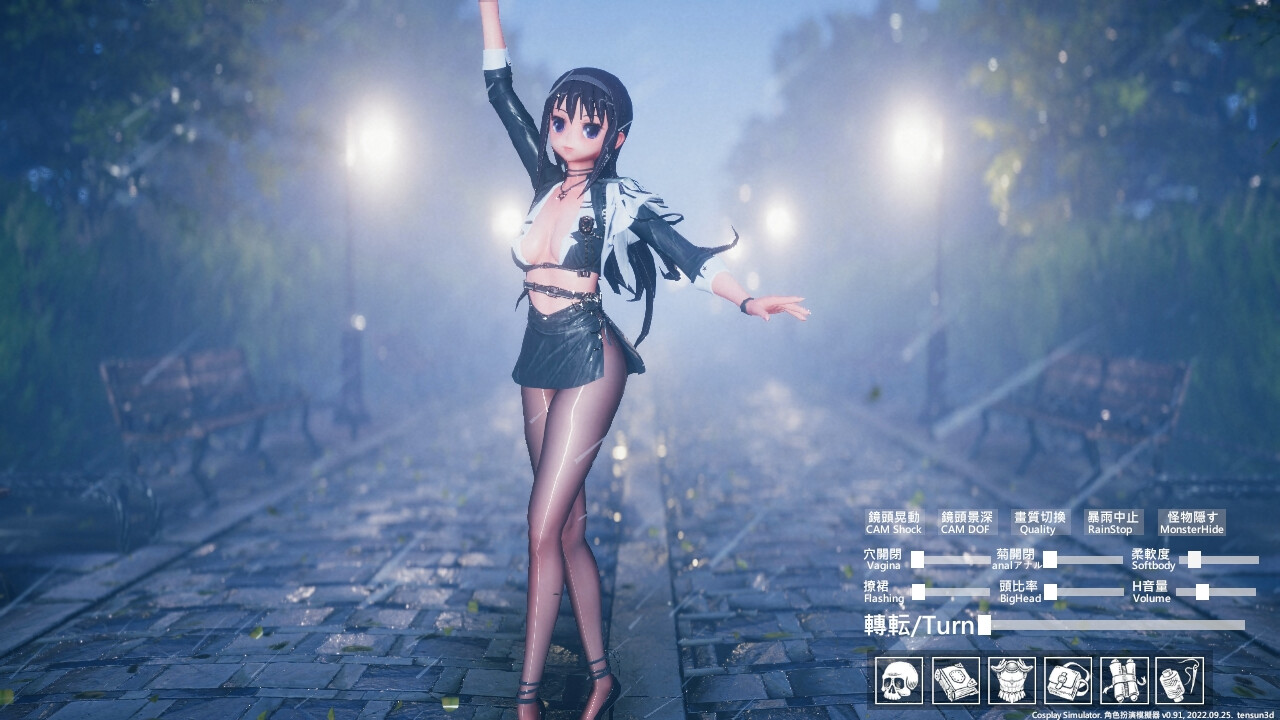
Task: Toggle the CAM DOF depth-of-field button
Action: coord(967,522)
